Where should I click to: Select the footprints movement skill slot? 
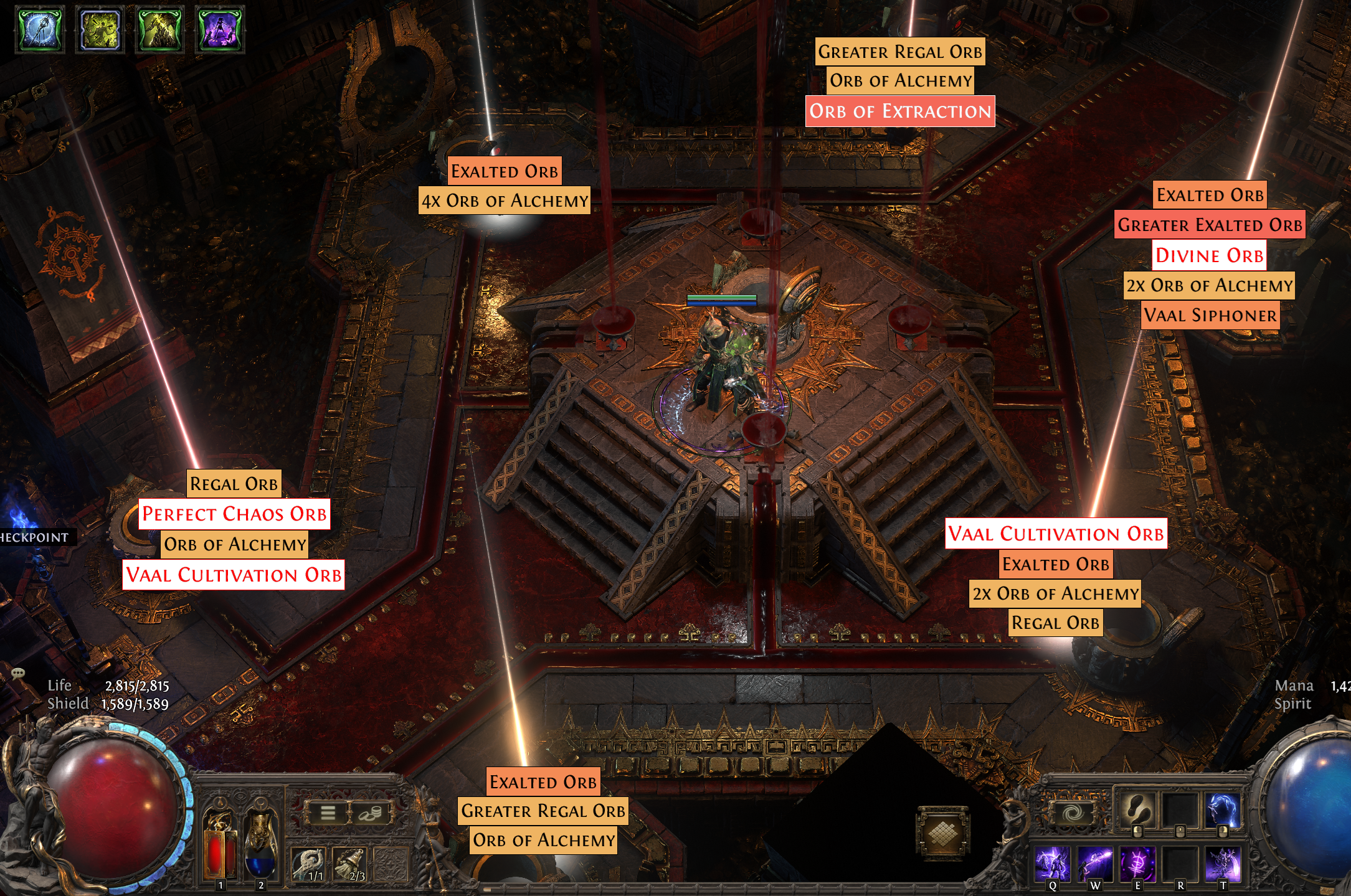pos(1137,810)
